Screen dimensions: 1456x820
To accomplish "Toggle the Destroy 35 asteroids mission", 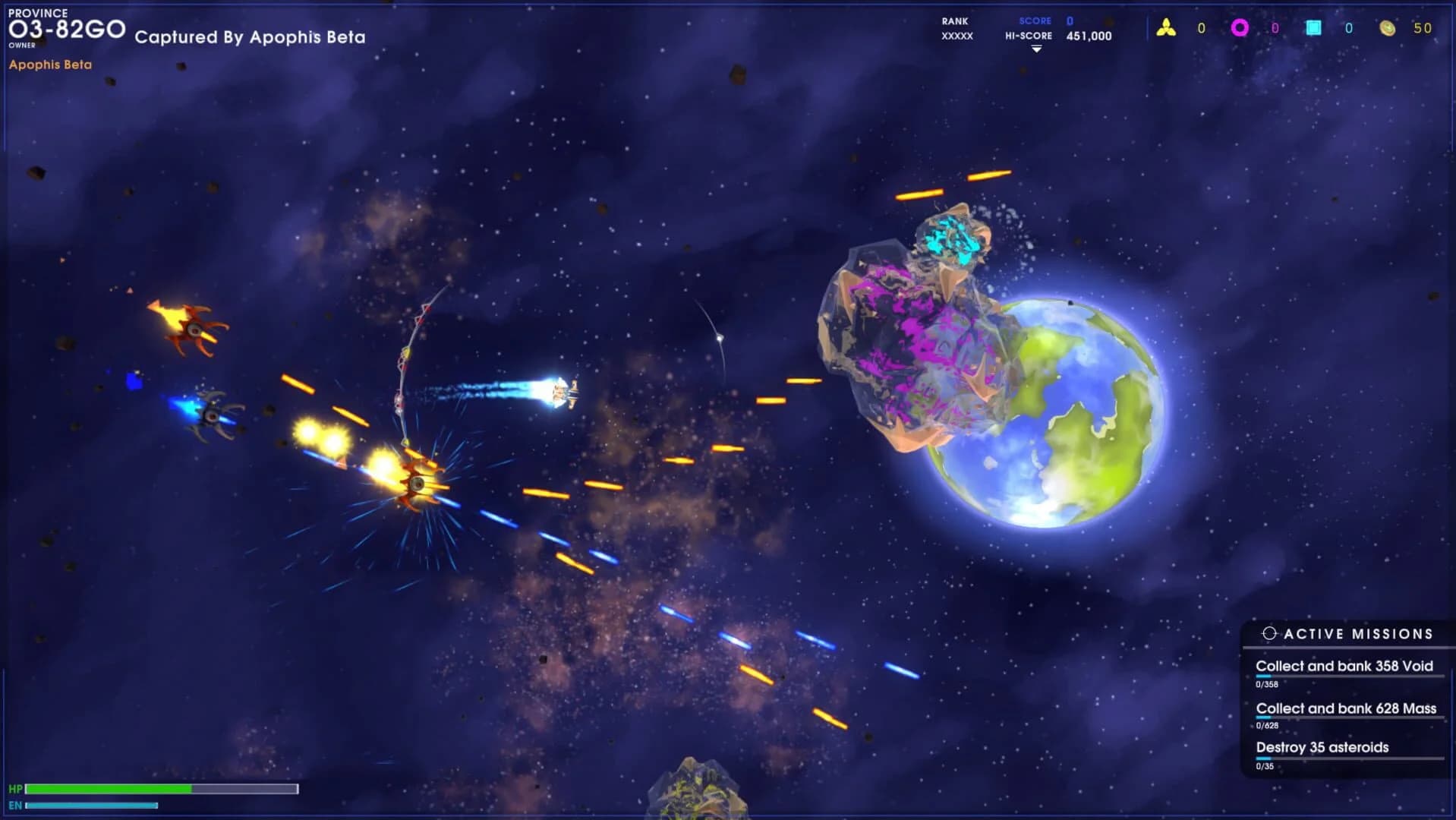I will click(1321, 747).
